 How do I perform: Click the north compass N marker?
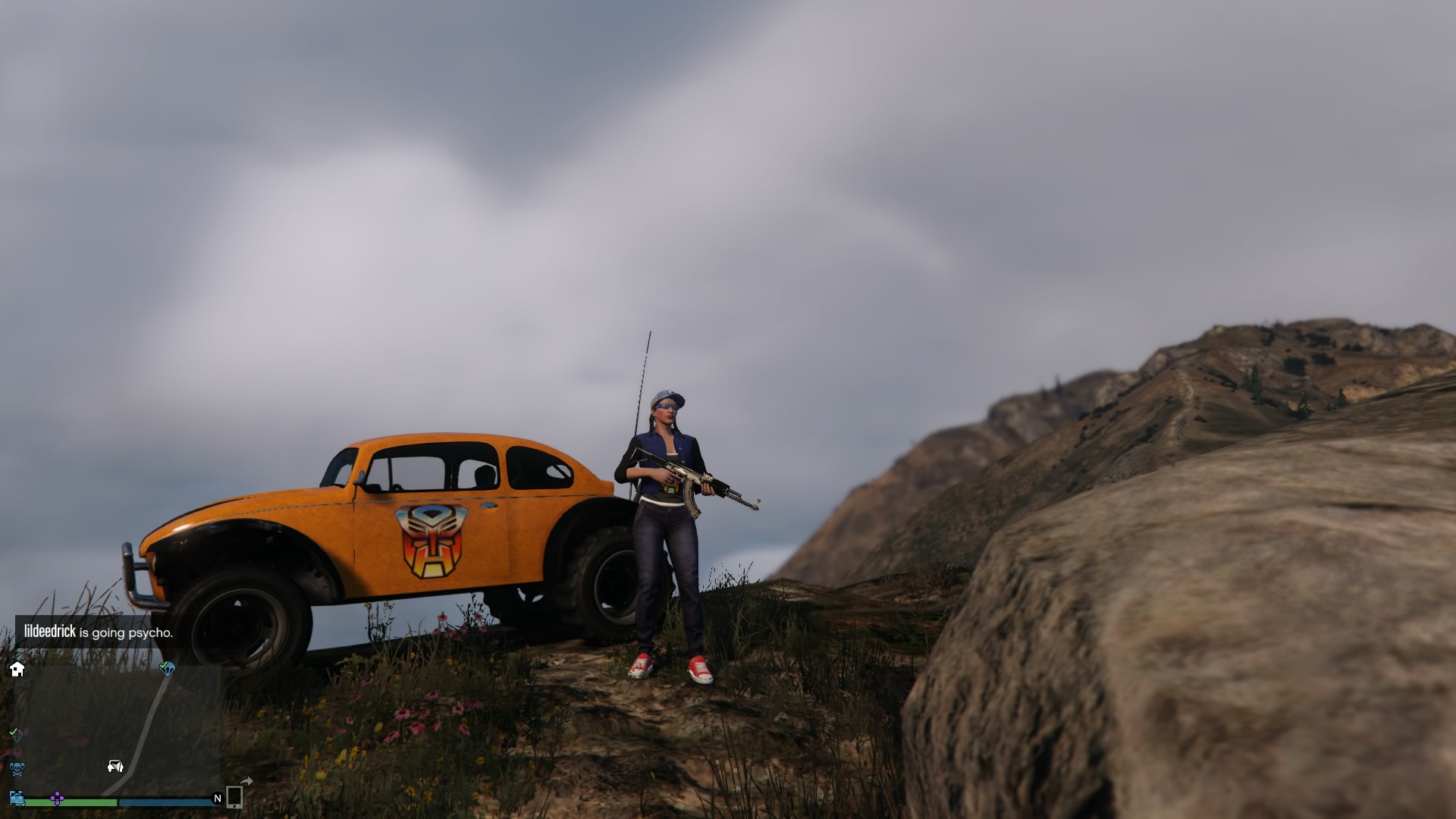click(x=218, y=799)
